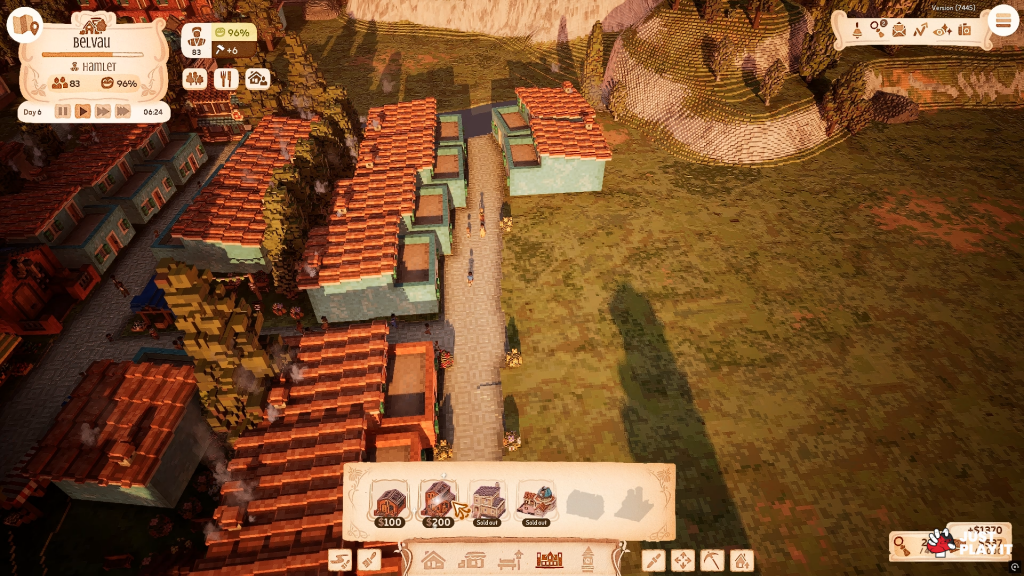The image size is (1024, 576).
Task: Select the four-arrow move tool
Action: tap(683, 560)
